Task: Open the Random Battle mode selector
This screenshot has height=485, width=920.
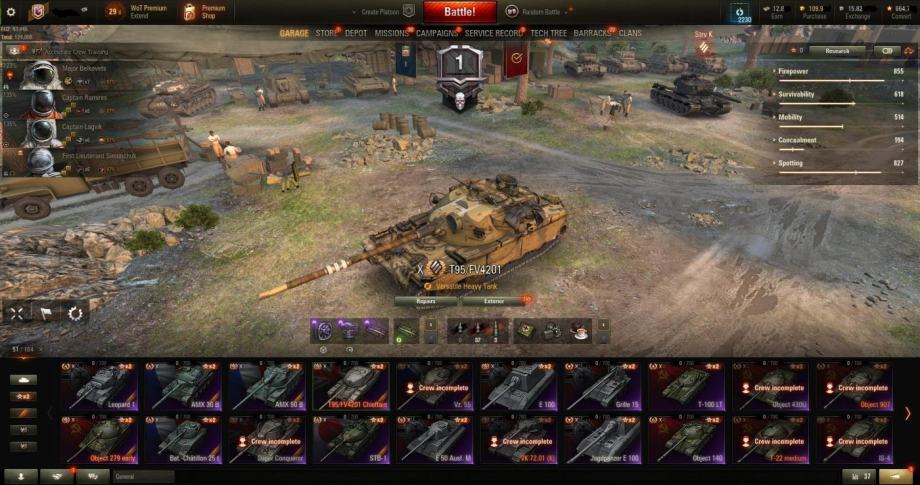Action: click(x=534, y=12)
